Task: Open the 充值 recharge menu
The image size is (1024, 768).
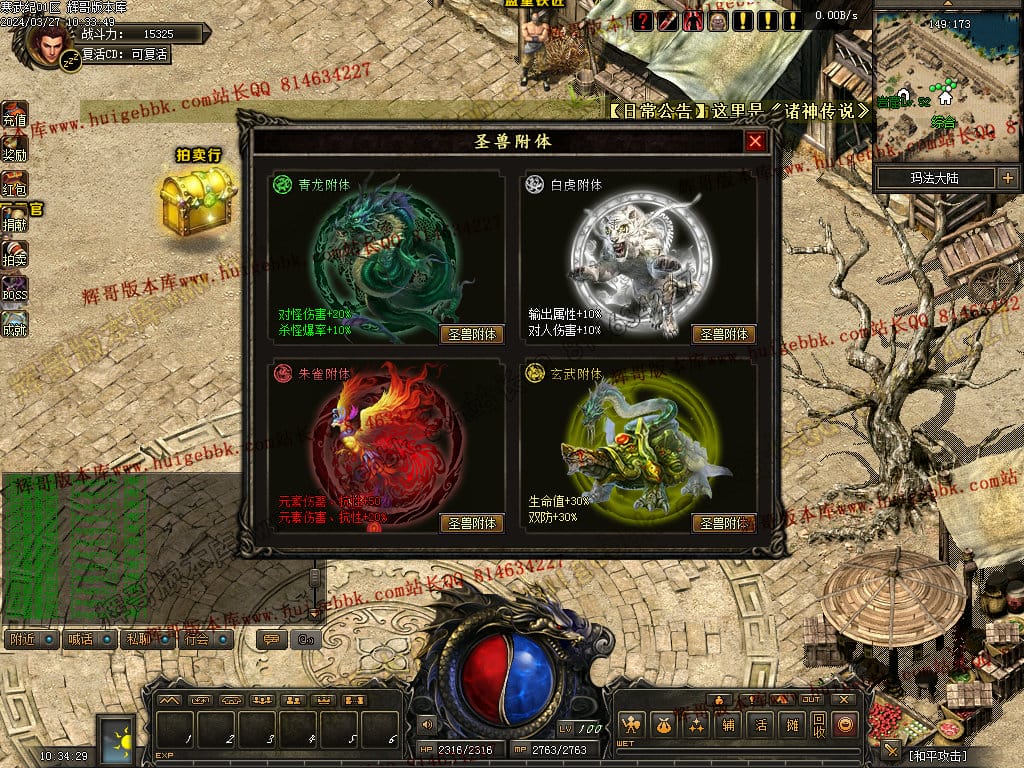Action: [15, 115]
